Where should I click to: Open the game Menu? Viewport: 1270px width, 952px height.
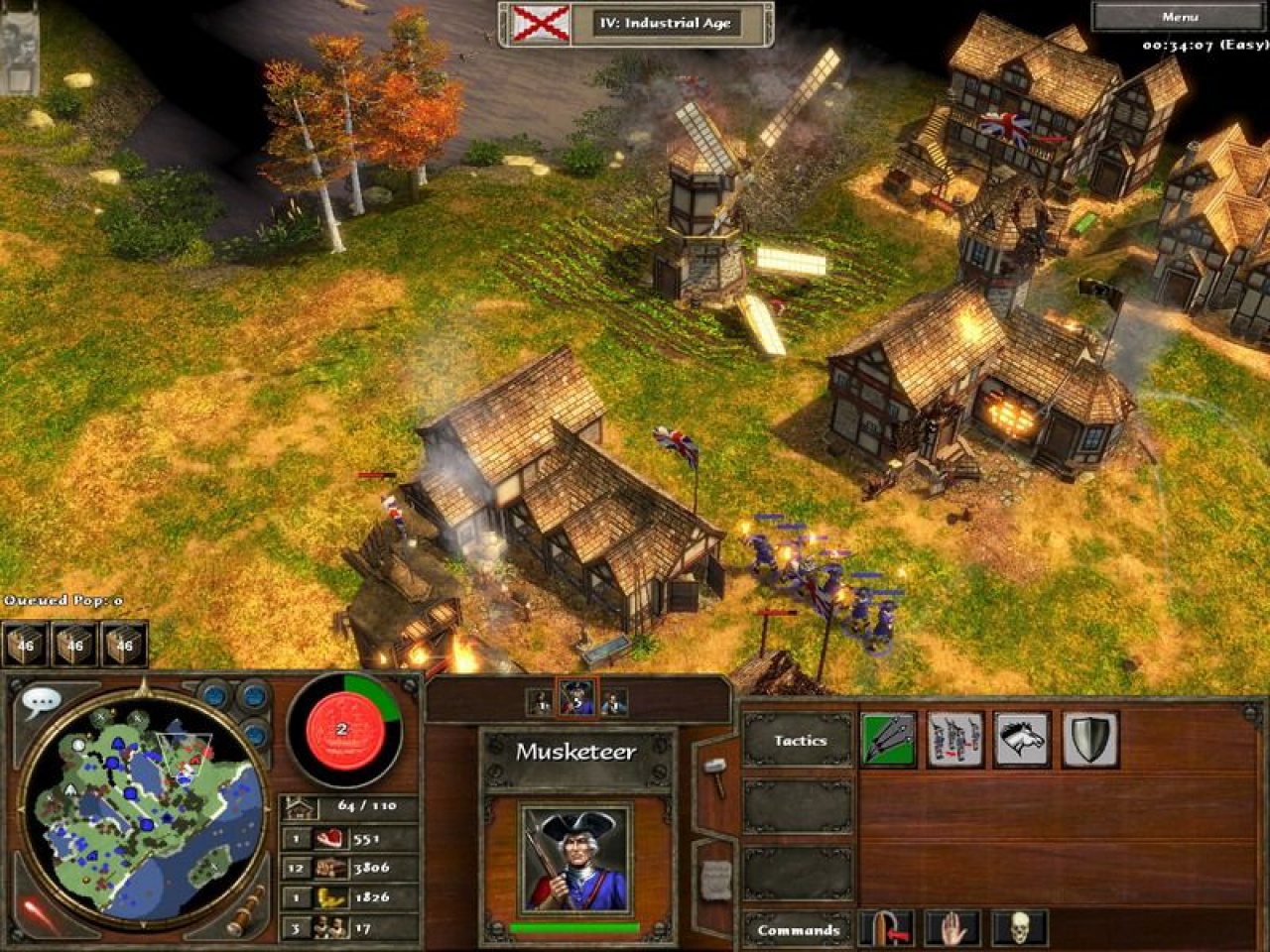pyautogui.click(x=1179, y=17)
